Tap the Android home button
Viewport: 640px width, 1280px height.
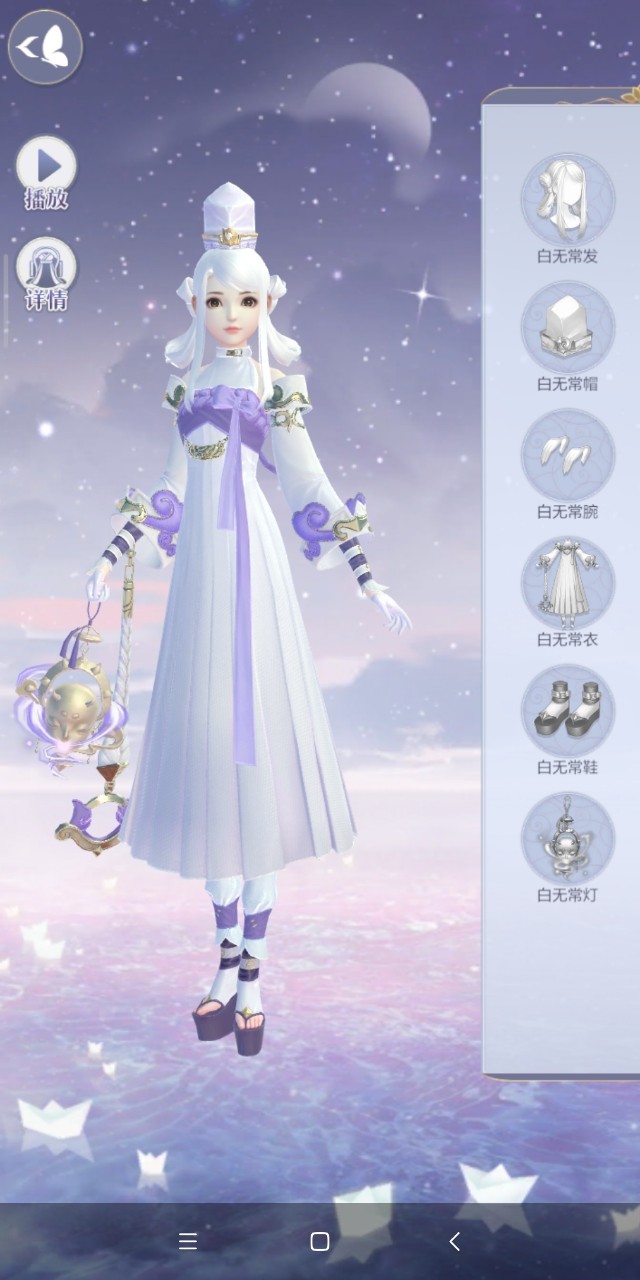(320, 1241)
